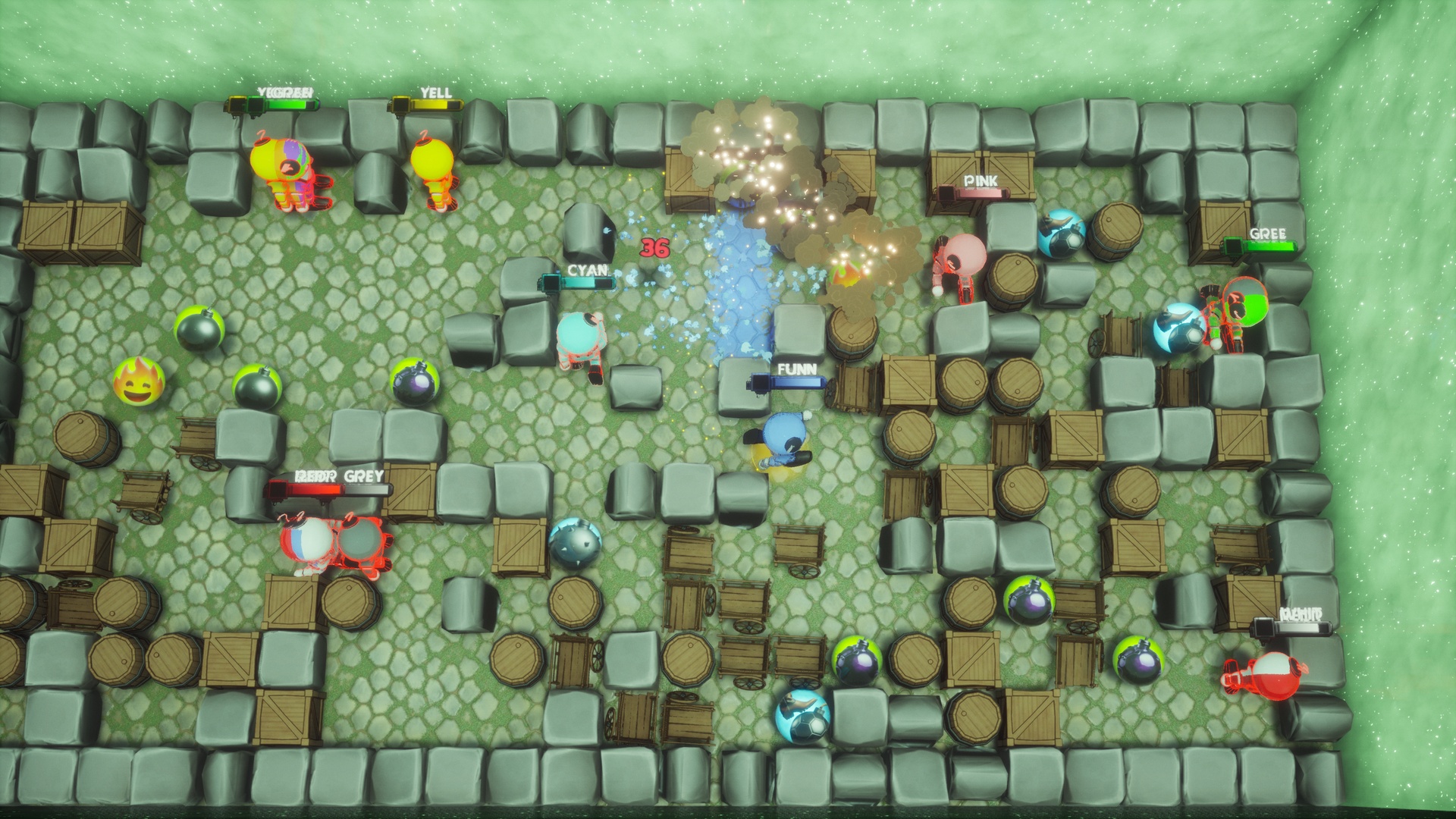The width and height of the screenshot is (1456, 819).
Task: Click the PINK player name label
Action: pyautogui.click(x=981, y=182)
